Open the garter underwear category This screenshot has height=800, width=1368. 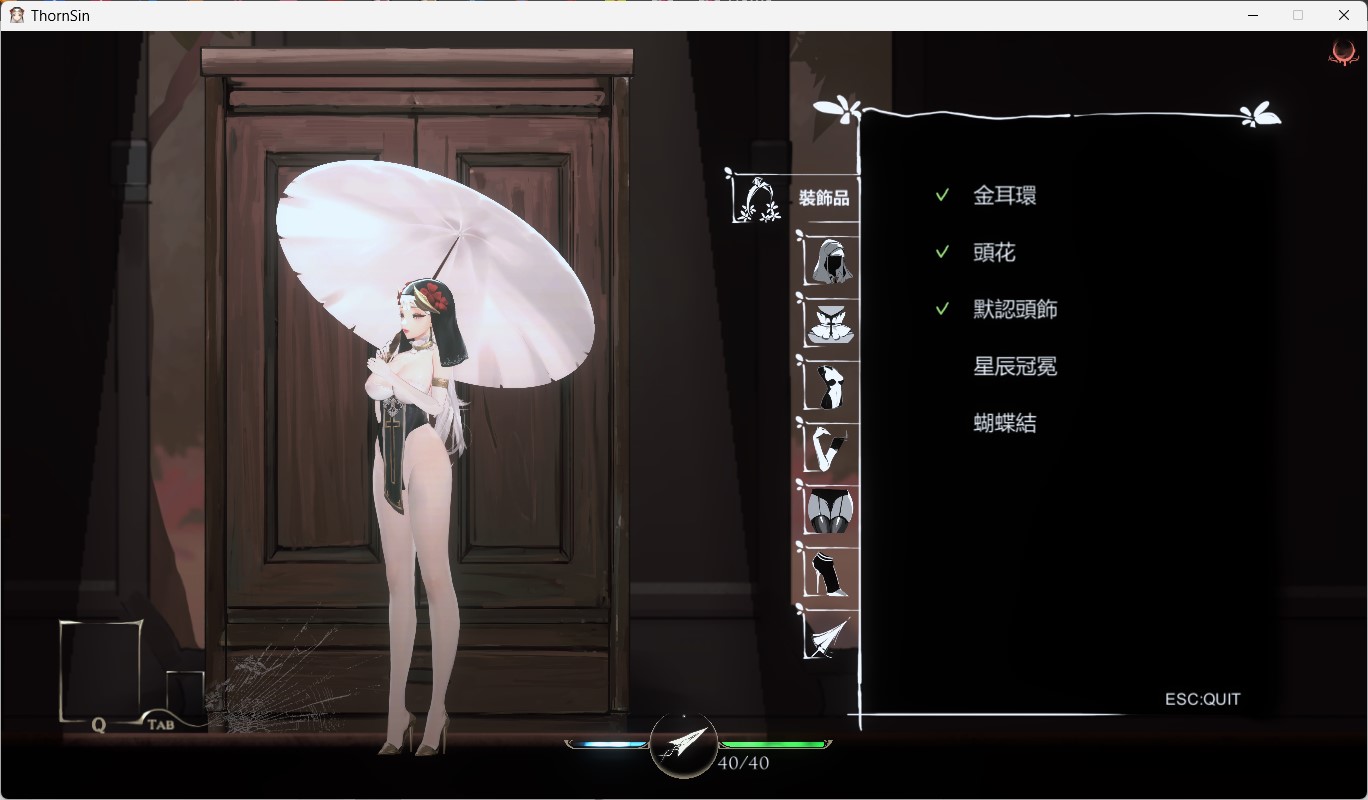pos(830,510)
